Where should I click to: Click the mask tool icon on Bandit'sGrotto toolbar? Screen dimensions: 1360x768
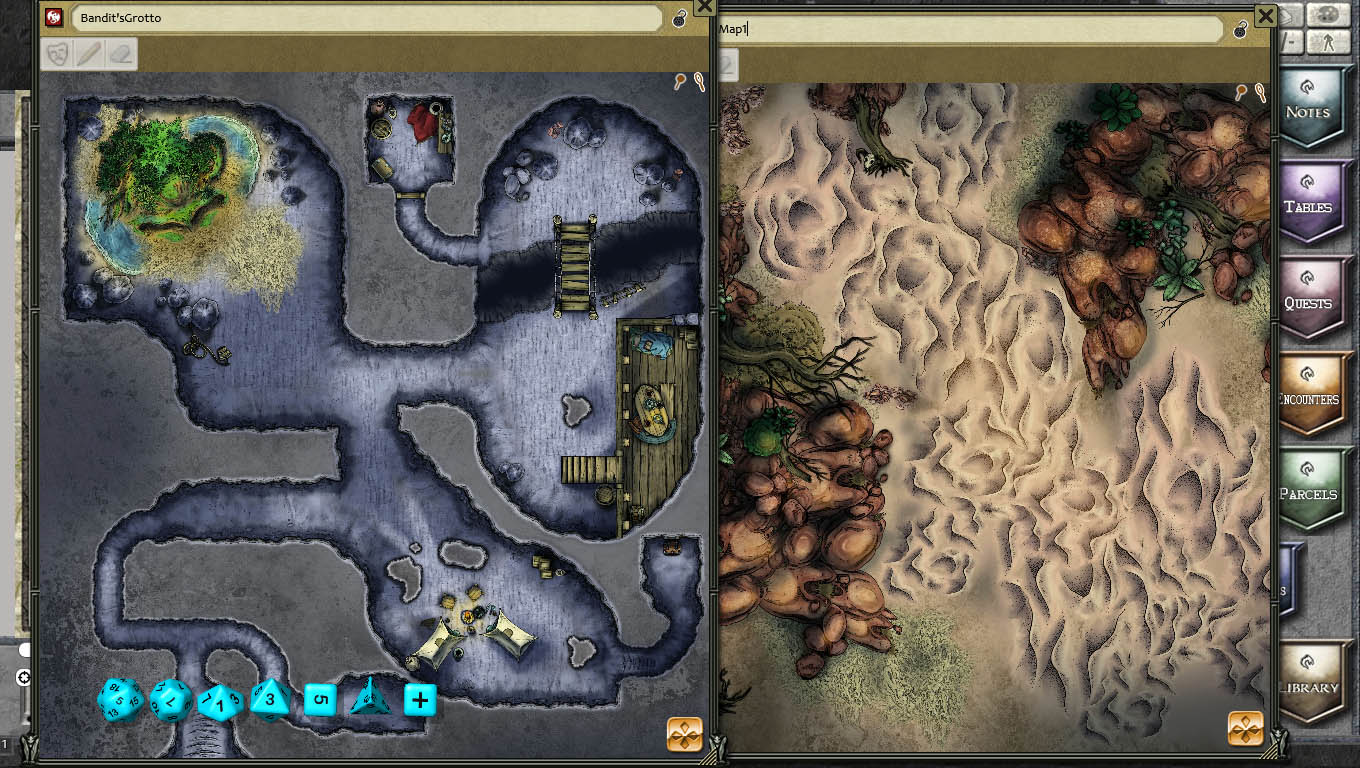coord(57,54)
